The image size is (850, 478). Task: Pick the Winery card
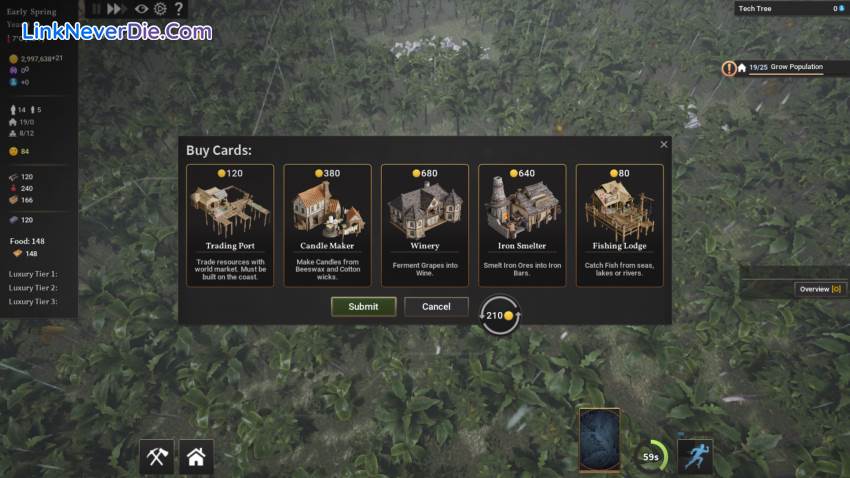point(424,225)
